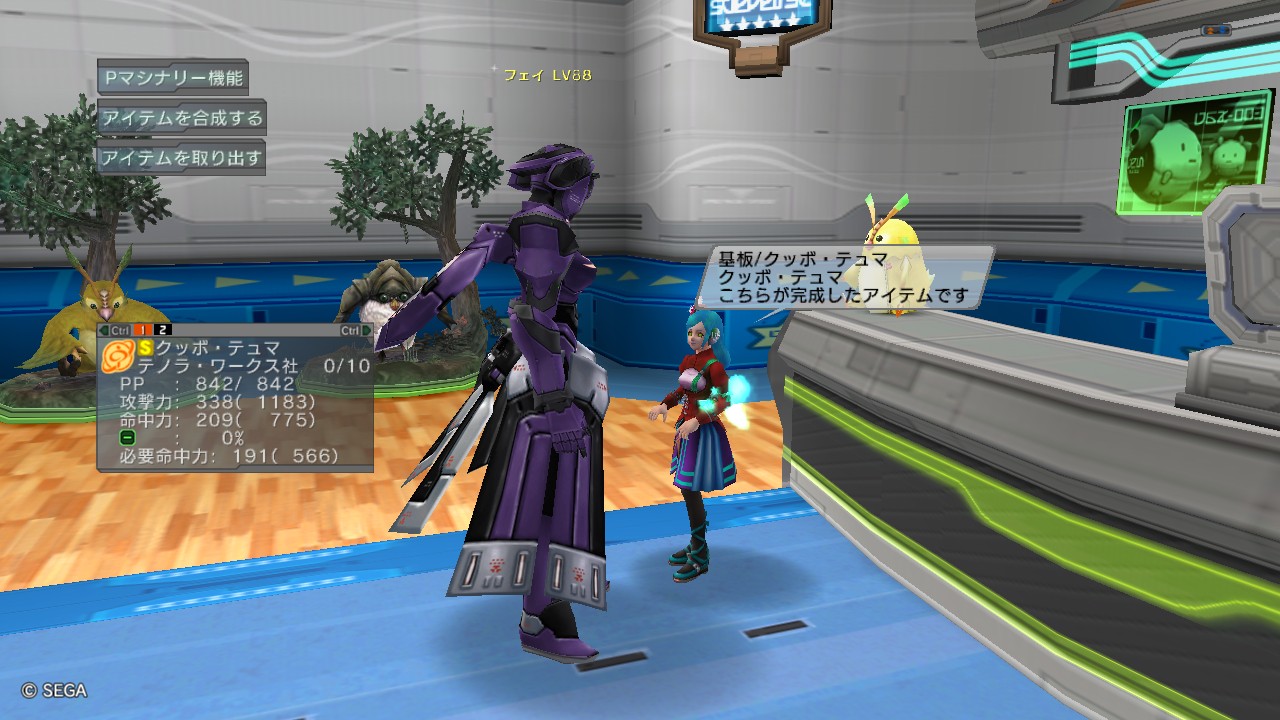This screenshot has height=720, width=1280.
Task: Select アイテムを合成する menu option
Action: 181,118
